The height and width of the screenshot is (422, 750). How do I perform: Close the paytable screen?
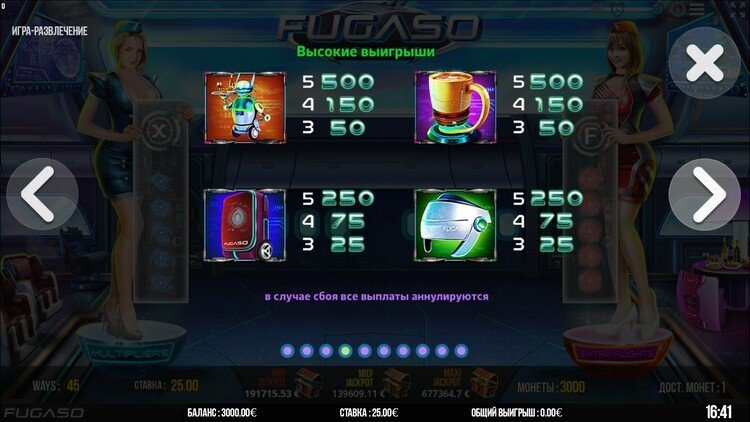(x=705, y=64)
